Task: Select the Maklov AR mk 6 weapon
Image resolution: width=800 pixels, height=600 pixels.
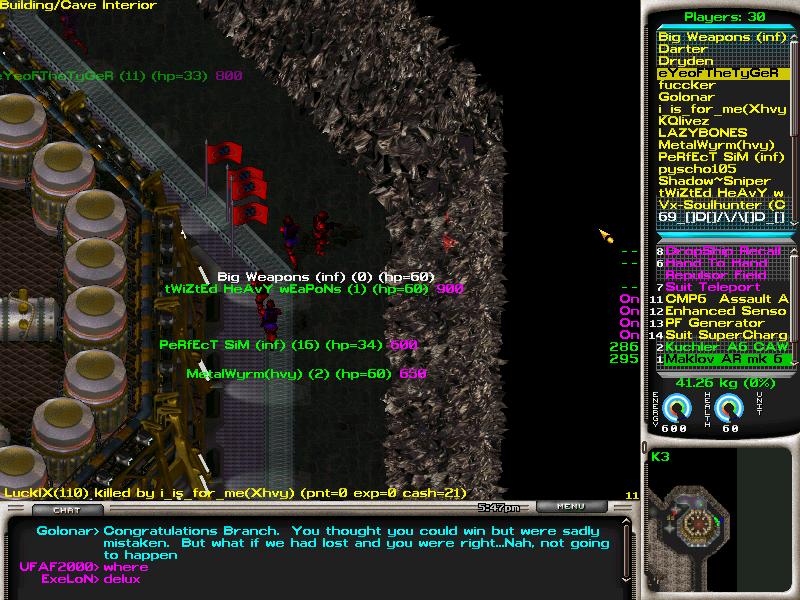Action: pyautogui.click(x=726, y=359)
